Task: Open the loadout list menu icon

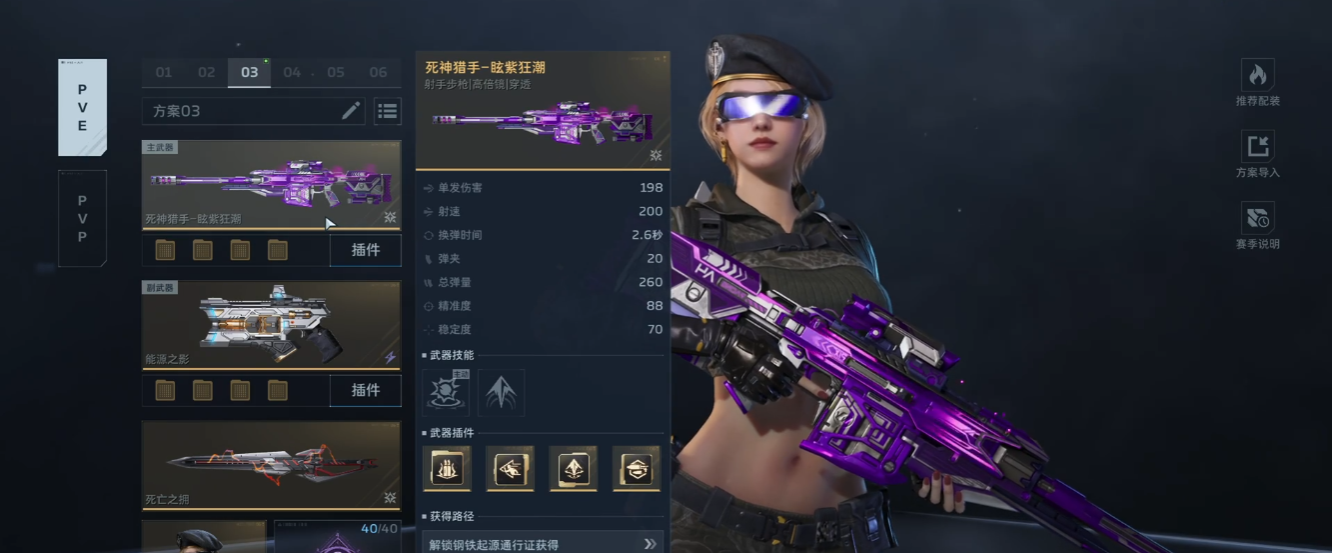Action: point(387,111)
